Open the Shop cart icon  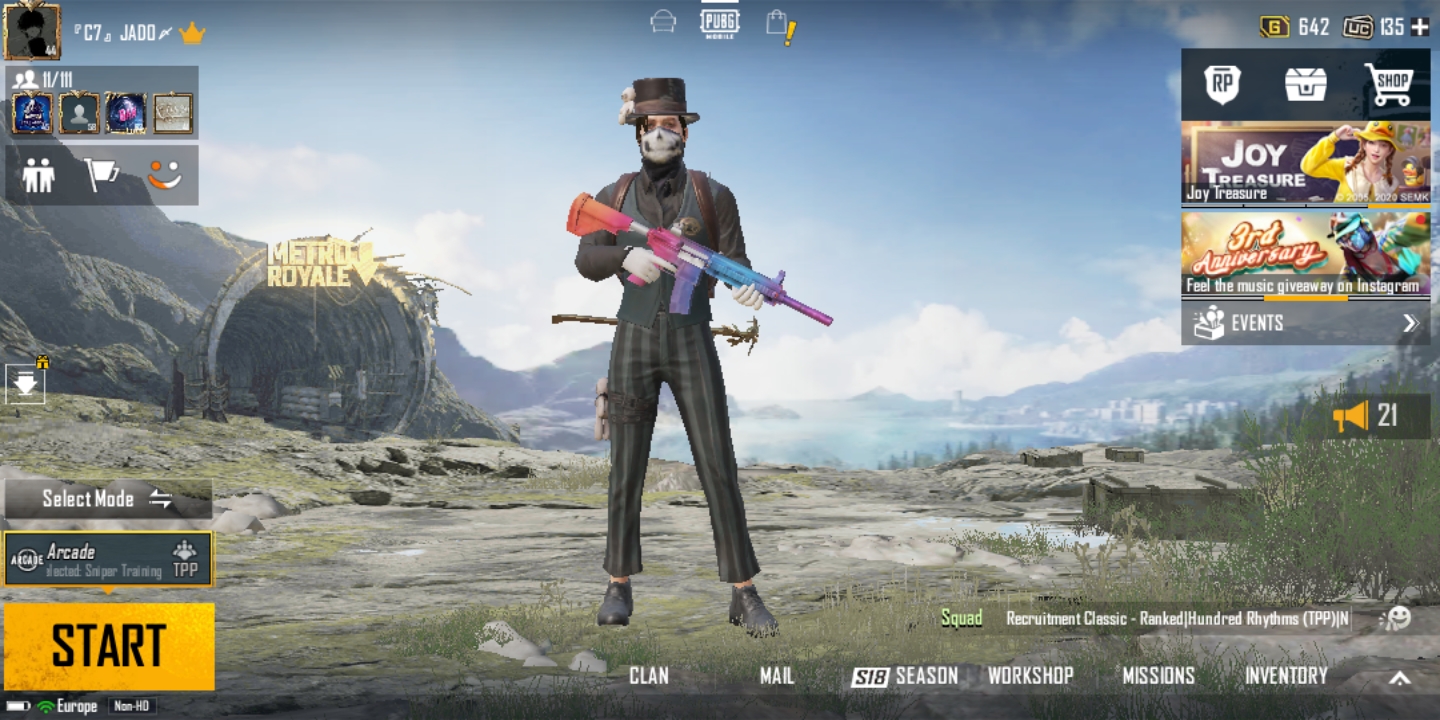(x=1388, y=85)
